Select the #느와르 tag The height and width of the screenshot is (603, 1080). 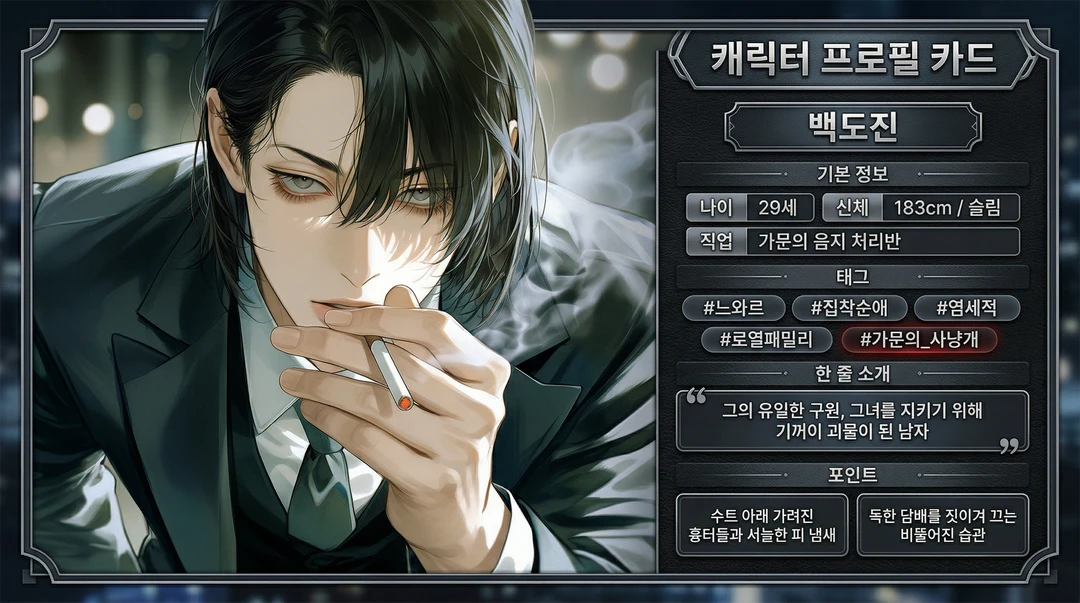click(x=733, y=308)
